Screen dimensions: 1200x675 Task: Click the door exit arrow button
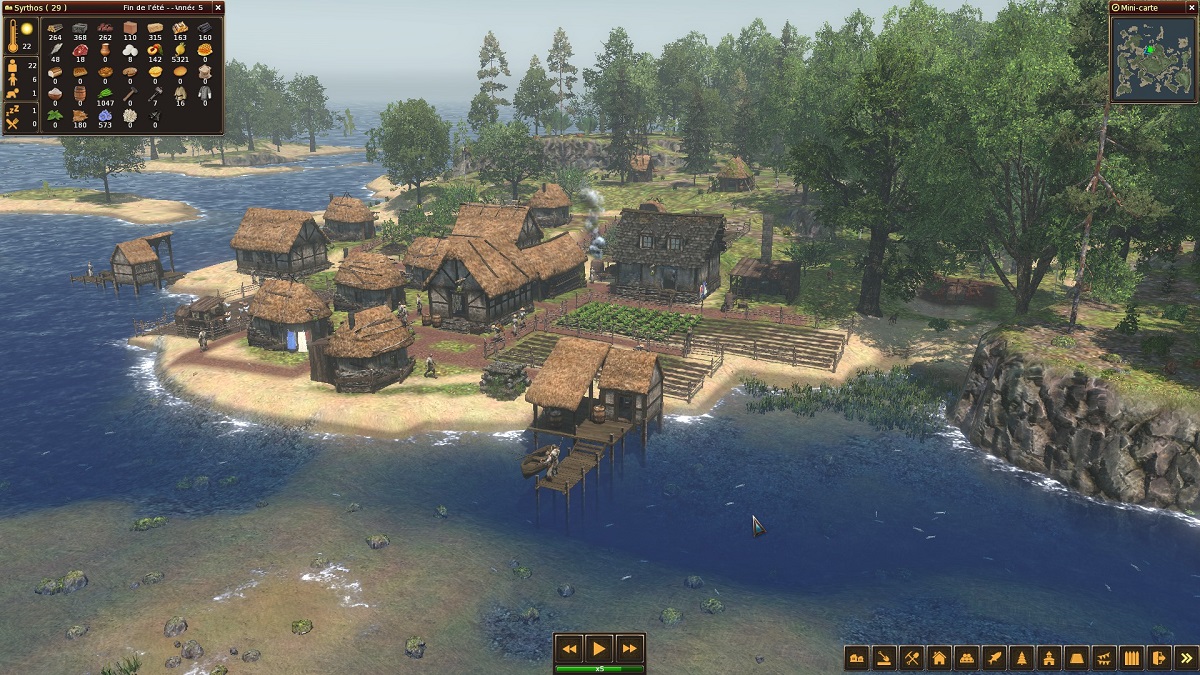pyautogui.click(x=1159, y=658)
